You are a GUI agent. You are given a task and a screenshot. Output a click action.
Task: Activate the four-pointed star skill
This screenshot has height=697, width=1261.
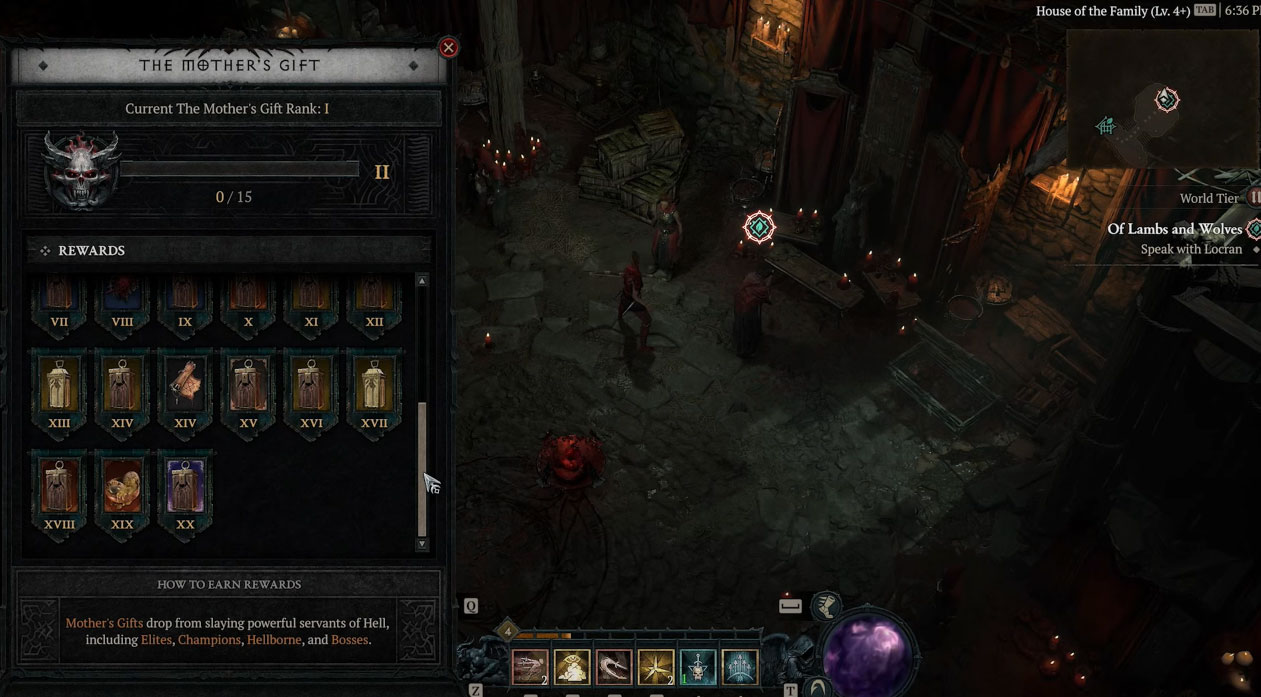click(x=656, y=667)
